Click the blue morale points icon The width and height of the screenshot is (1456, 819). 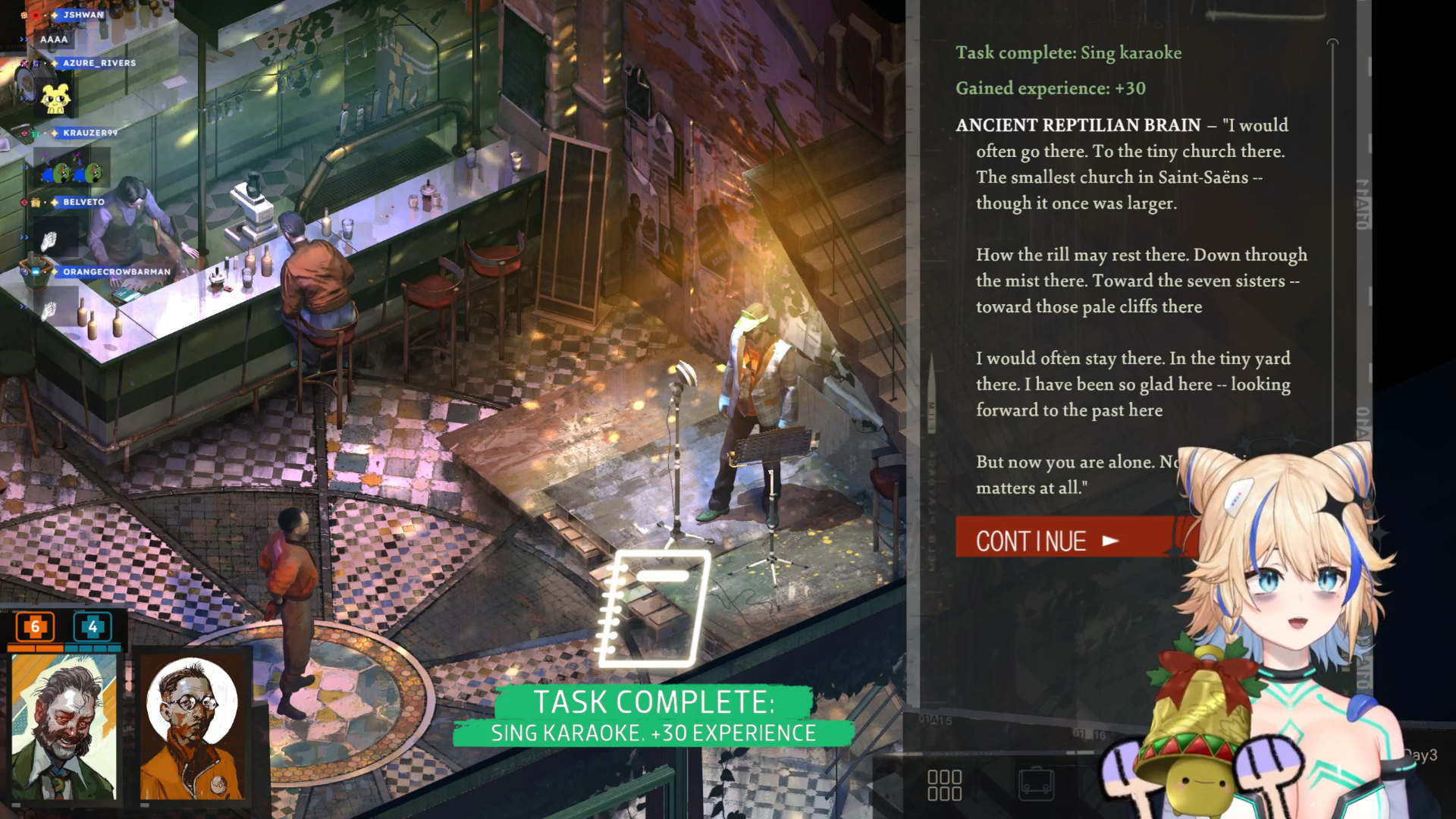(x=93, y=627)
